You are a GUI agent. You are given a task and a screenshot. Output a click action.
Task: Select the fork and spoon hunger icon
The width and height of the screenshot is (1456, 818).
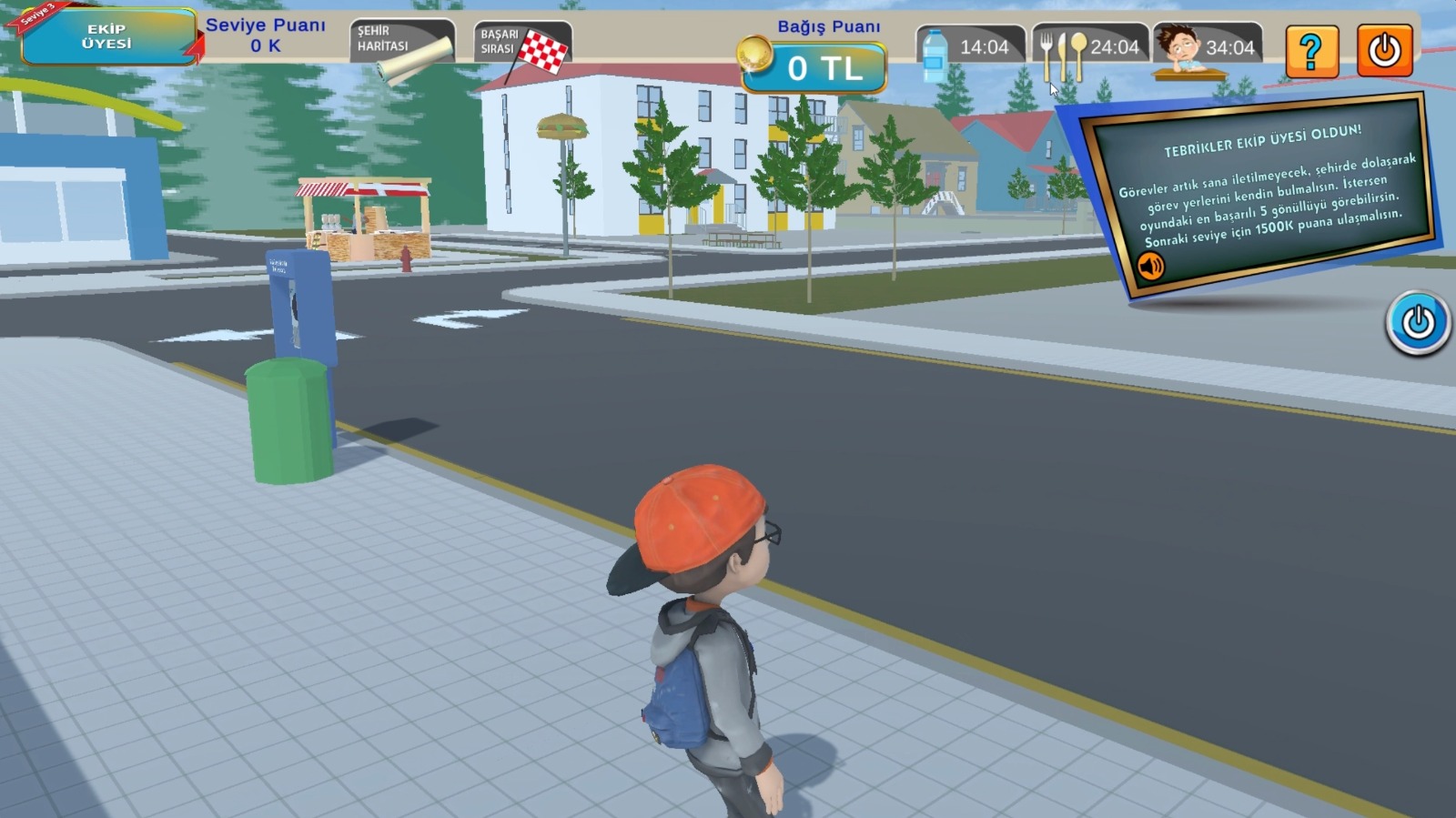1062,55
